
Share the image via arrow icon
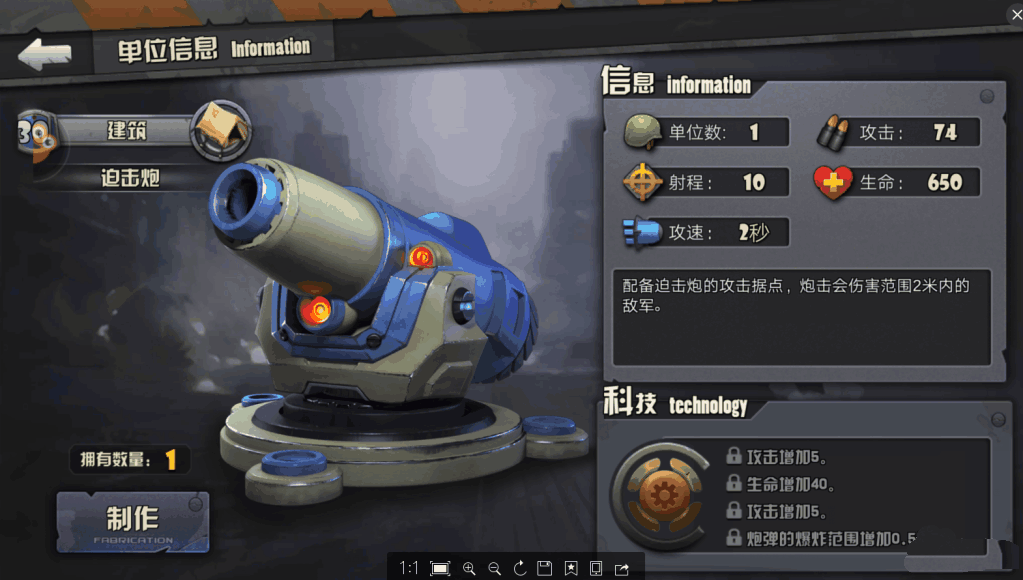pos(622,568)
